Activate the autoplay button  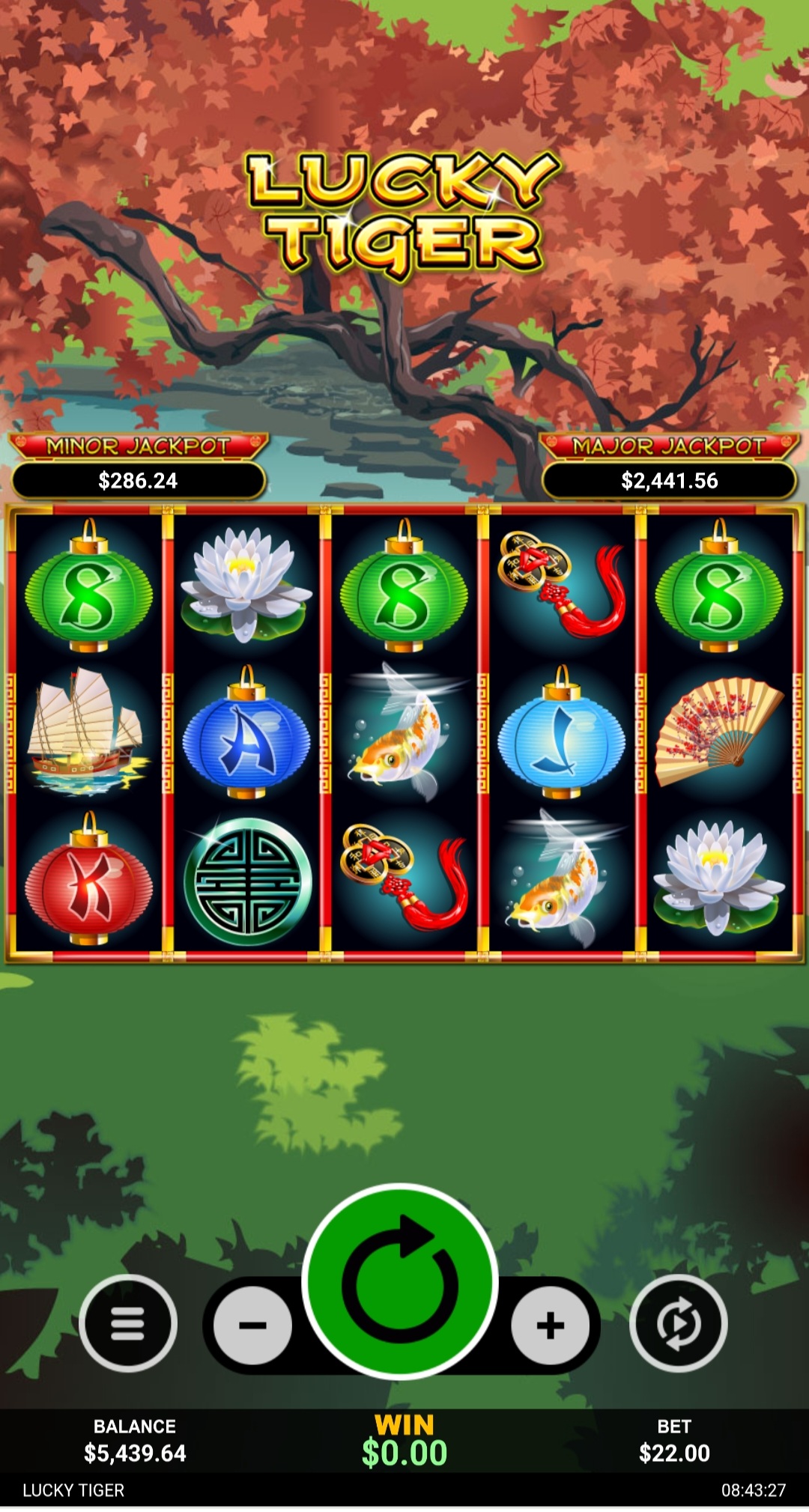tap(678, 1323)
